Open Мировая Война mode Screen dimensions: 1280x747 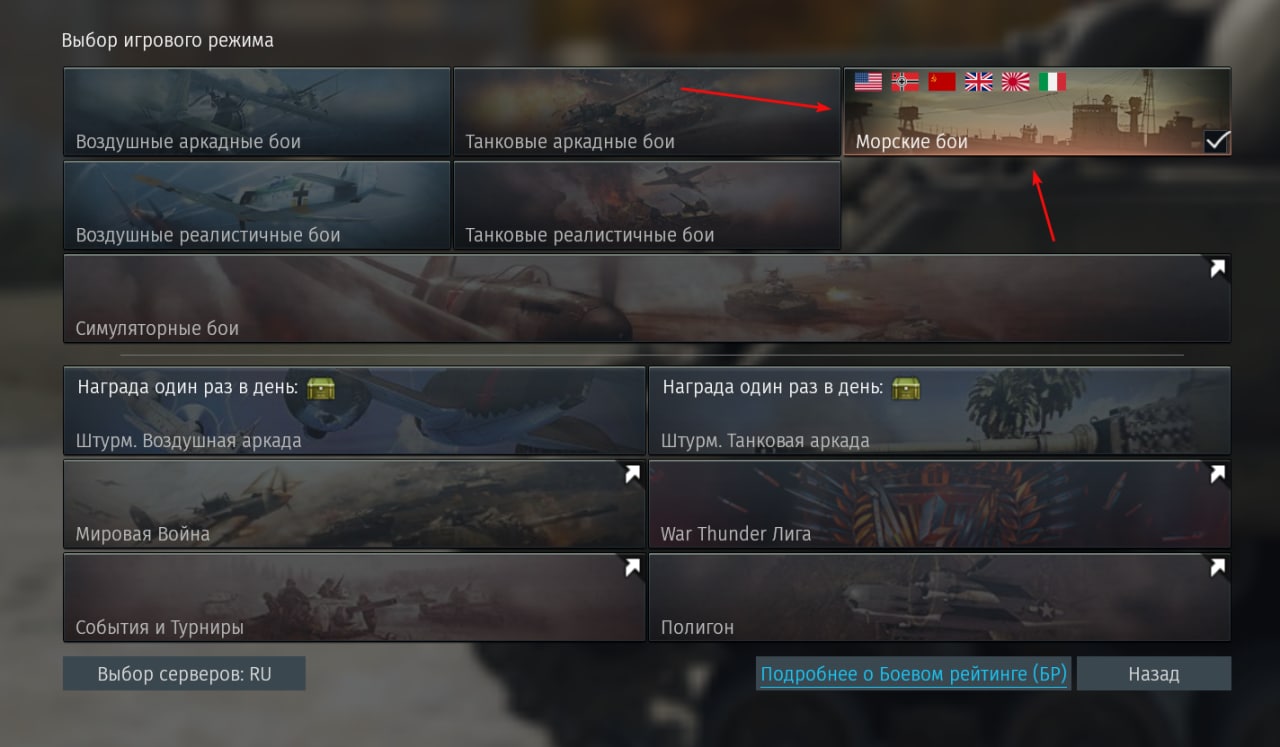click(354, 504)
